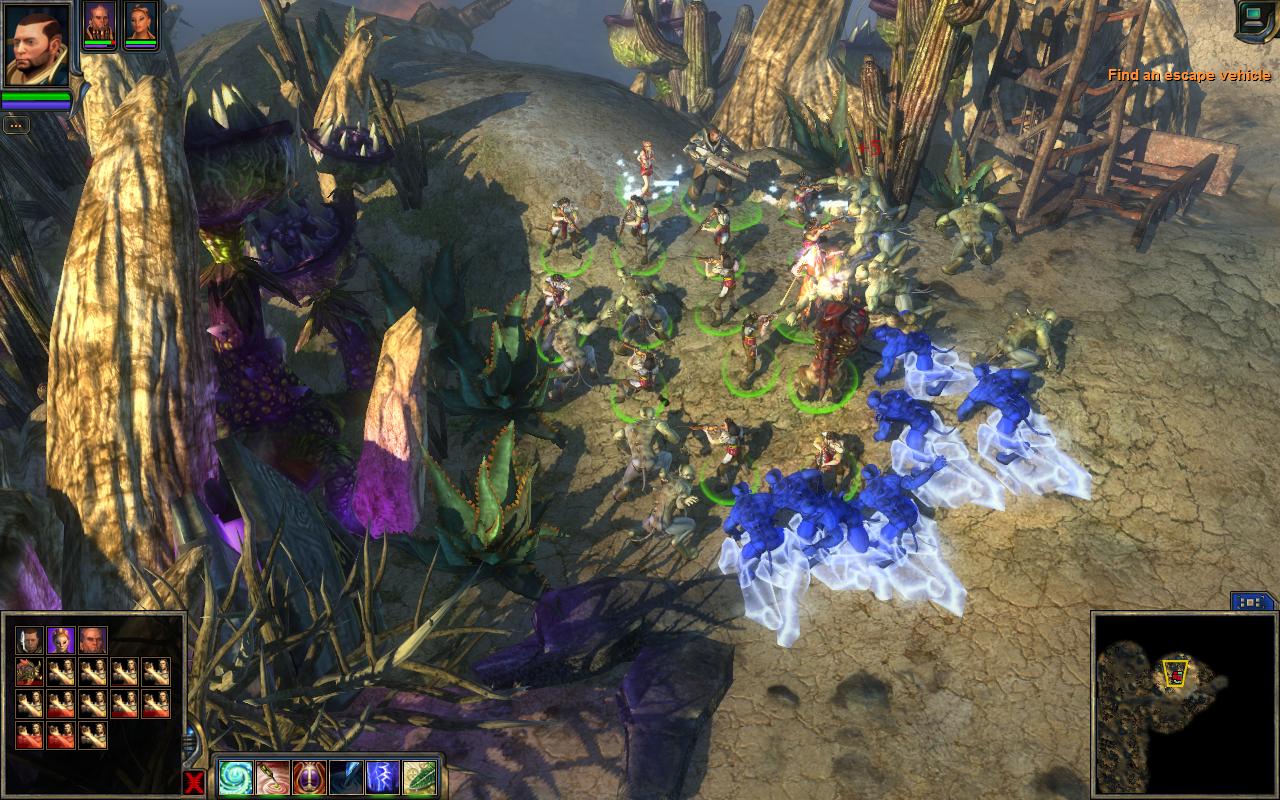Select the scarred hero in selection panel
Screen dimensions: 1280x800
pyautogui.click(x=29, y=640)
